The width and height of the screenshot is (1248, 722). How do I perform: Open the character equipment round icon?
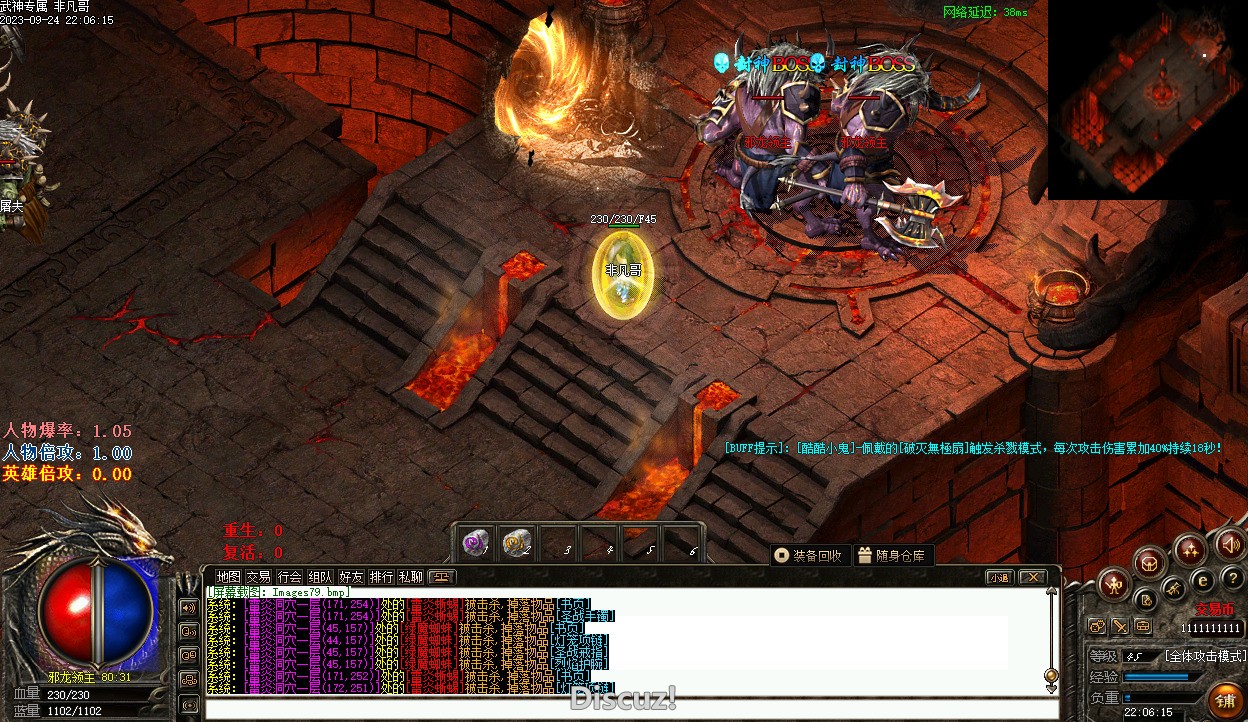click(1113, 584)
